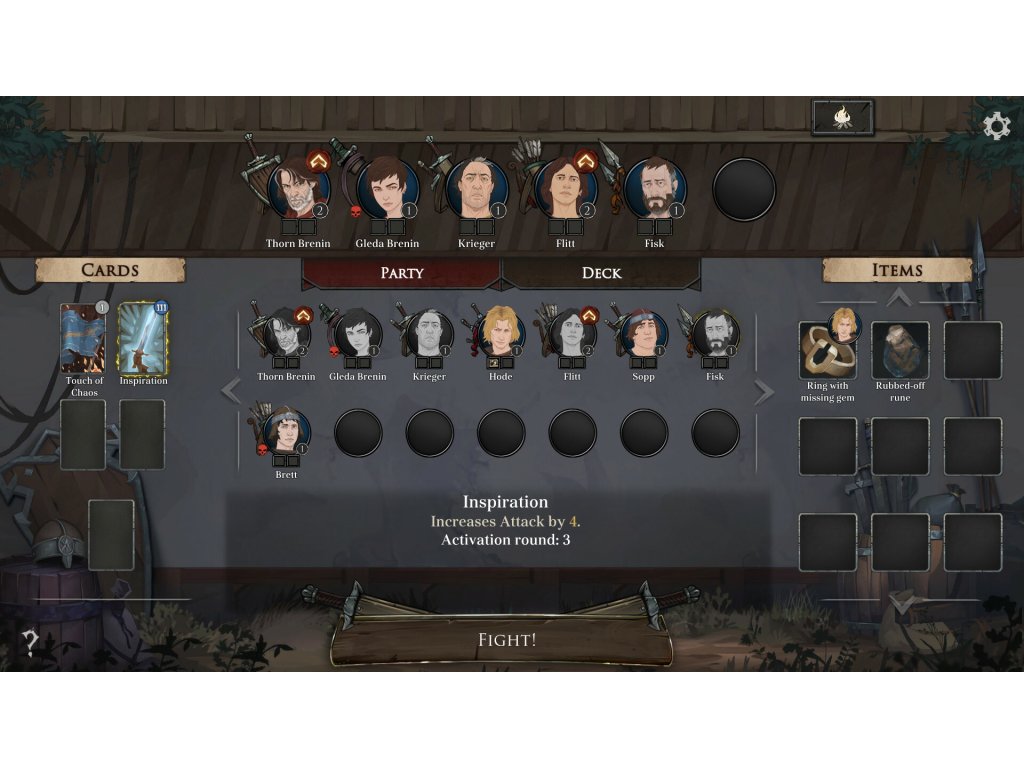Screen dimensions: 1024x768
Task: Start the battle with the Fight! button
Action: click(506, 640)
